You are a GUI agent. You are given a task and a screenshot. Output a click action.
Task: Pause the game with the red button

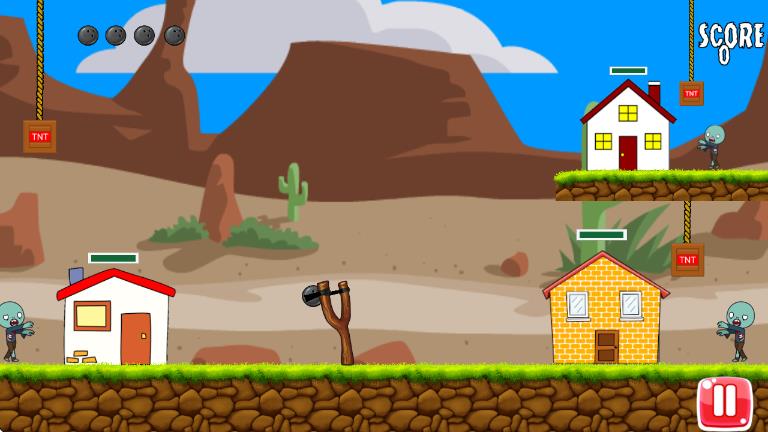(724, 402)
